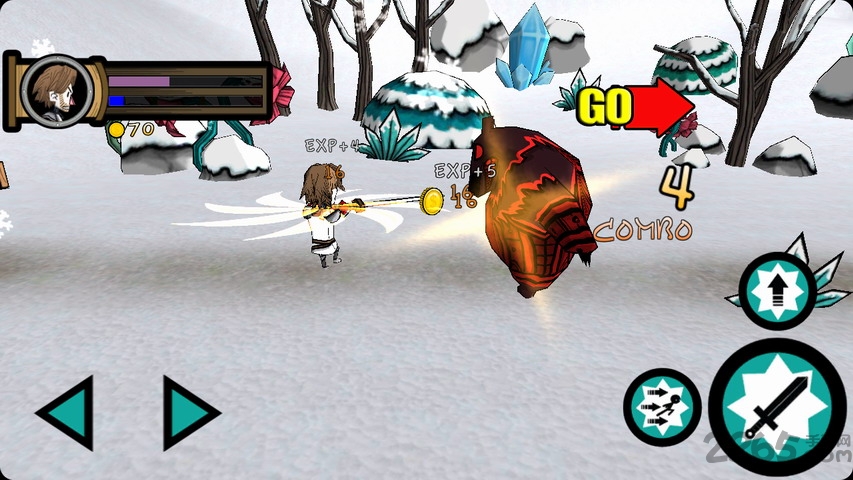Click the hero portrait icon
This screenshot has width=853, height=480.
(x=56, y=90)
